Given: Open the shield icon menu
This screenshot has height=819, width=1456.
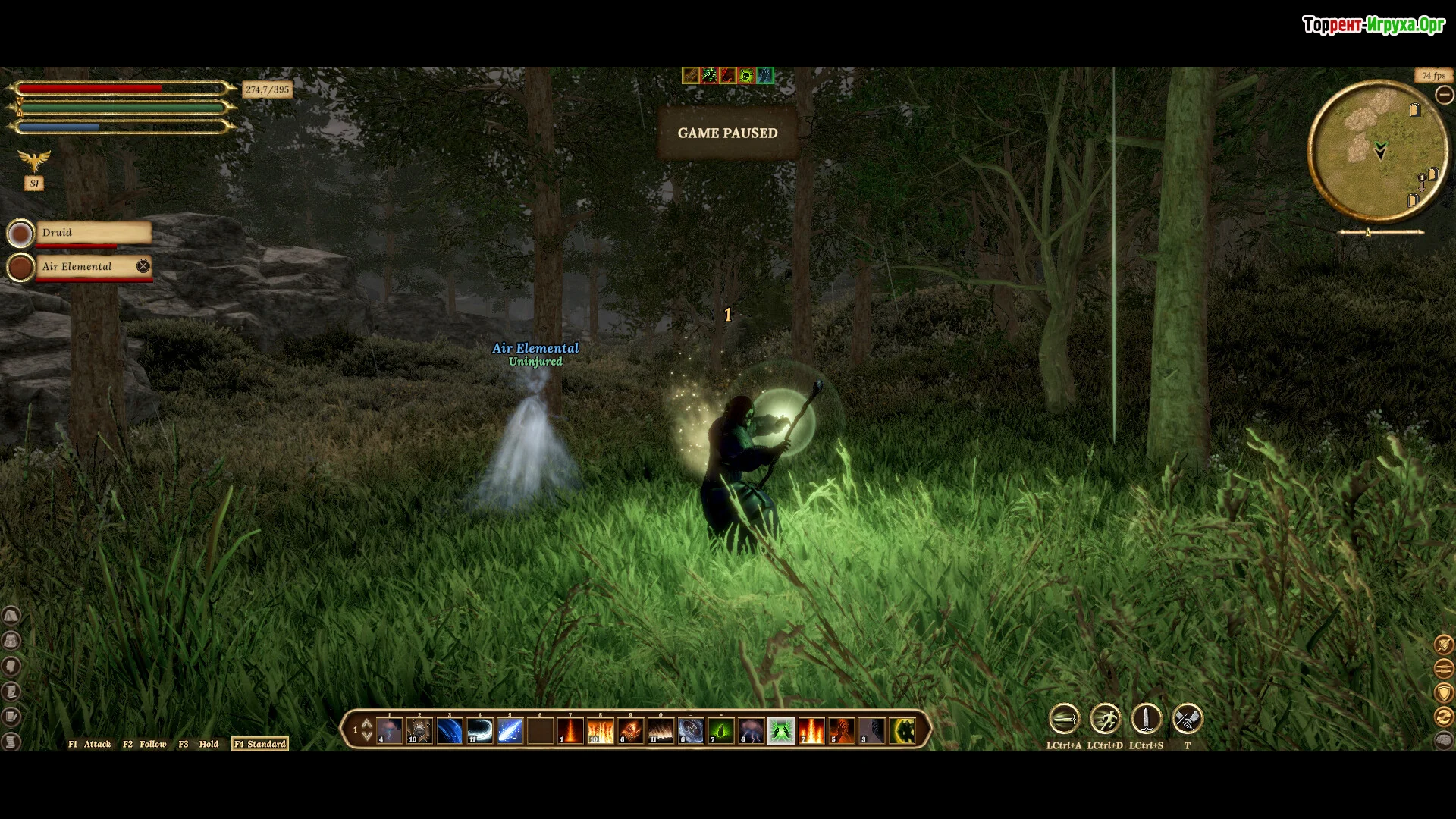Looking at the screenshot, I should tap(1444, 692).
